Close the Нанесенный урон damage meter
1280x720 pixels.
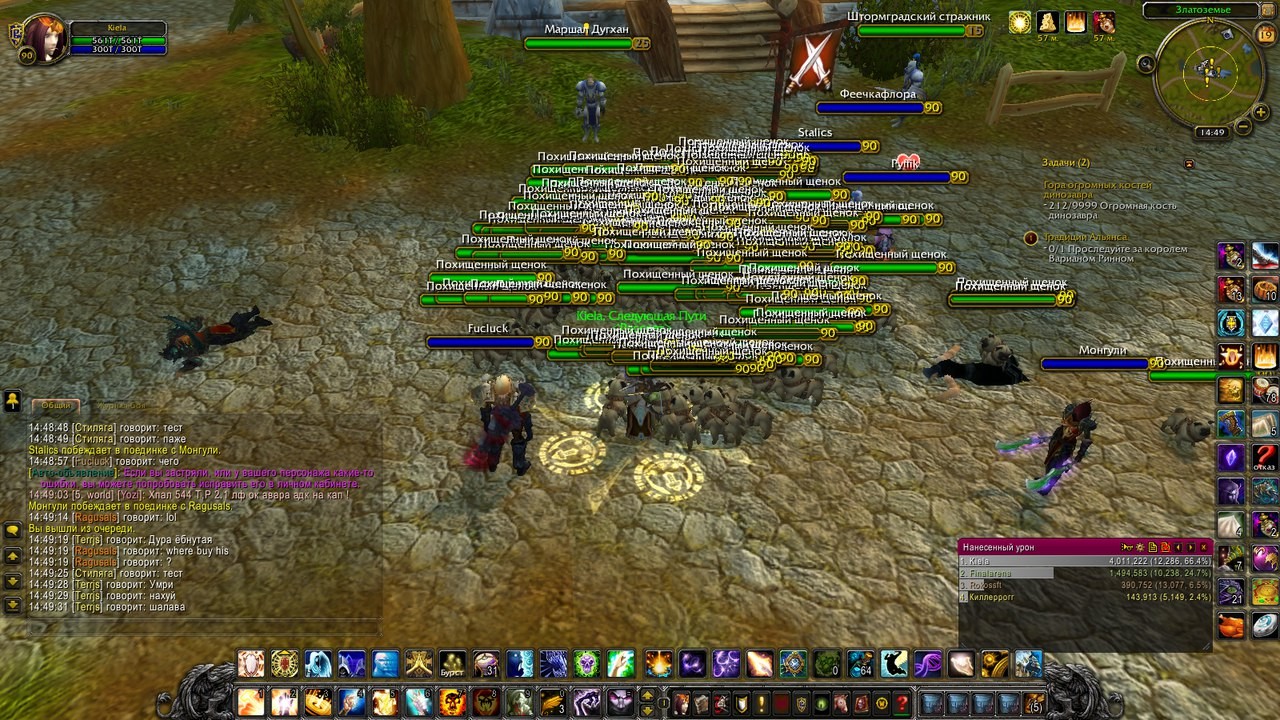(x=1204, y=547)
